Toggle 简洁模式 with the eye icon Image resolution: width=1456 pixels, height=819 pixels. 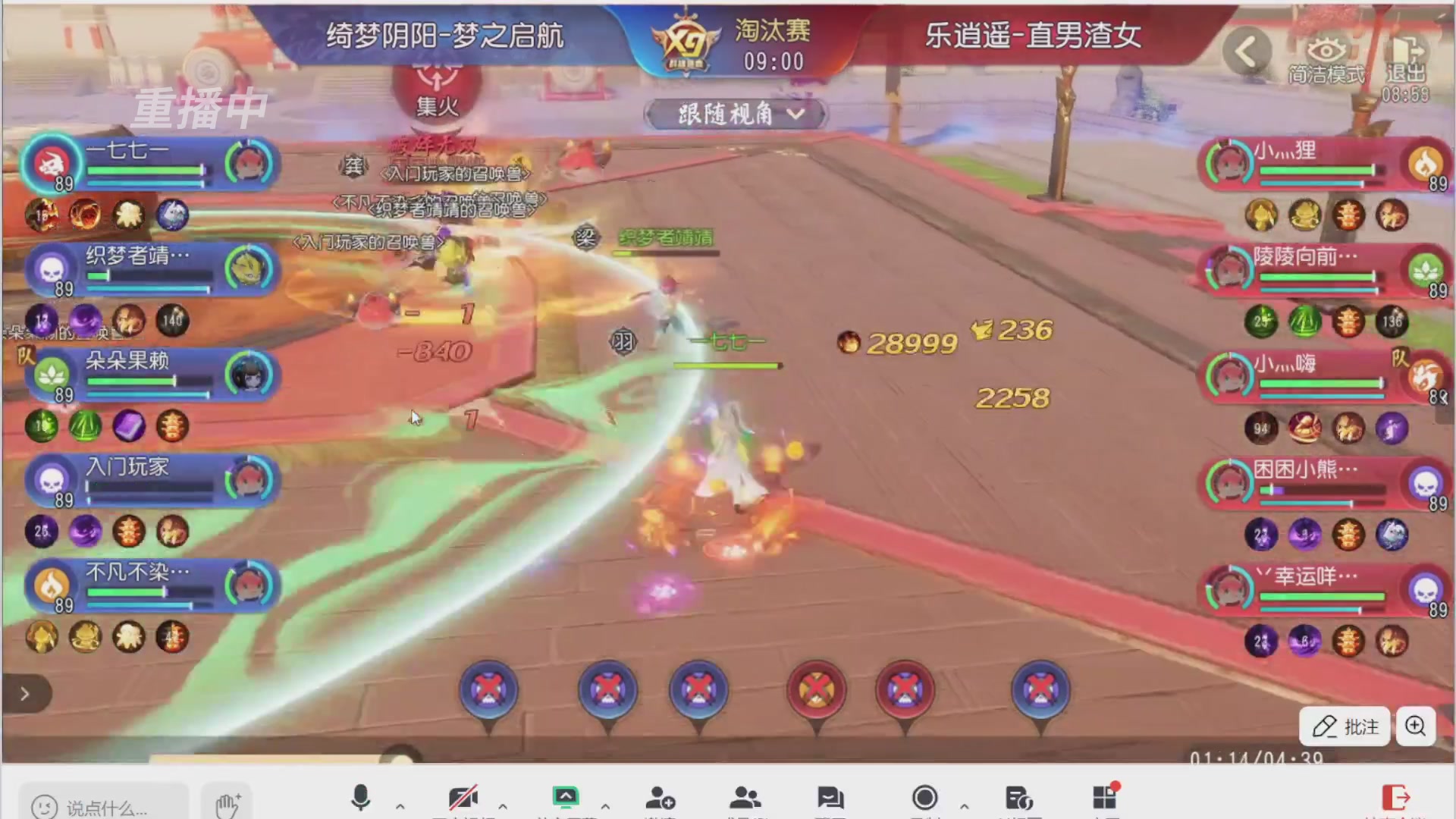[1326, 49]
